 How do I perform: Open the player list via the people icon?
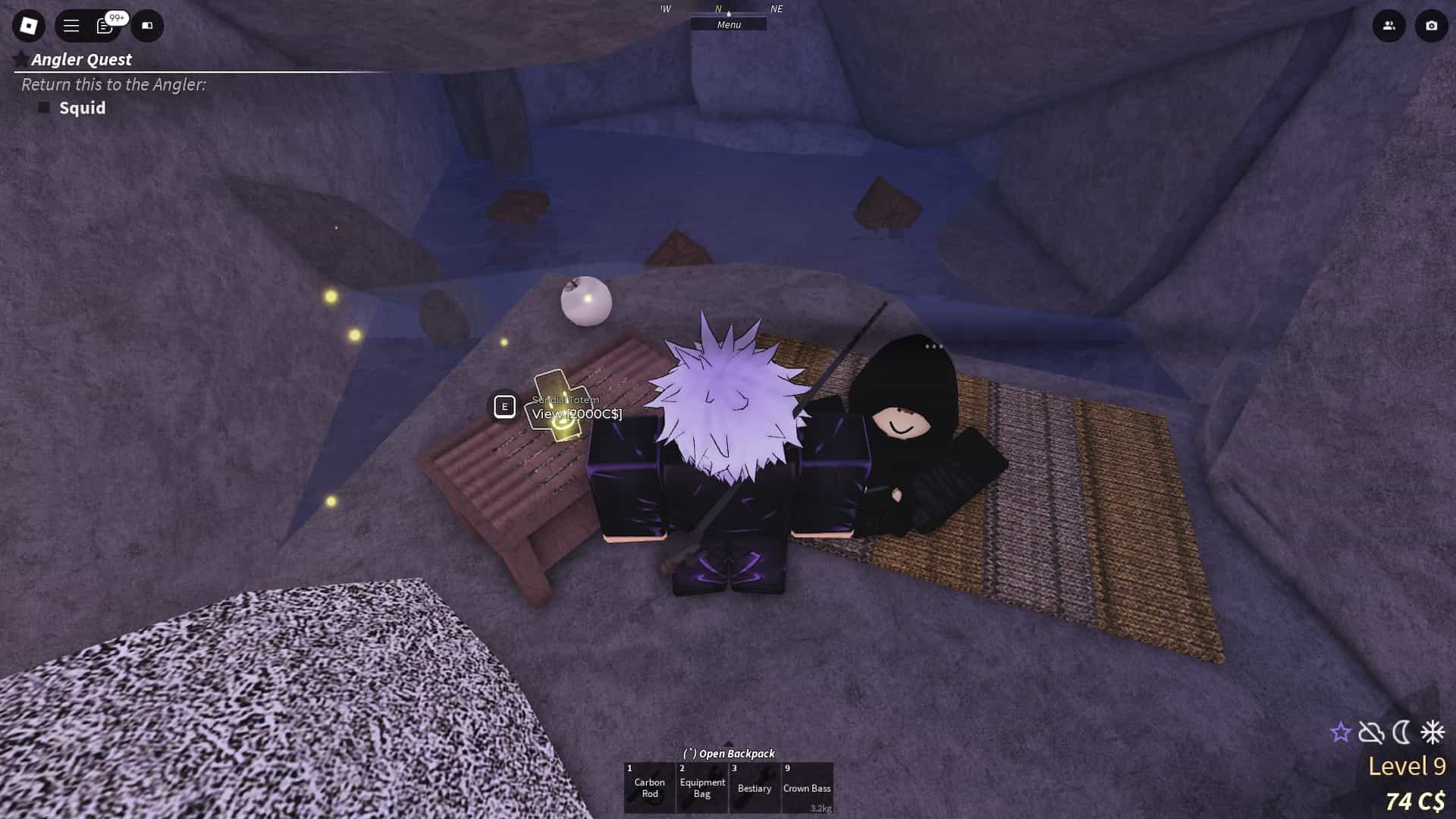[x=1388, y=26]
